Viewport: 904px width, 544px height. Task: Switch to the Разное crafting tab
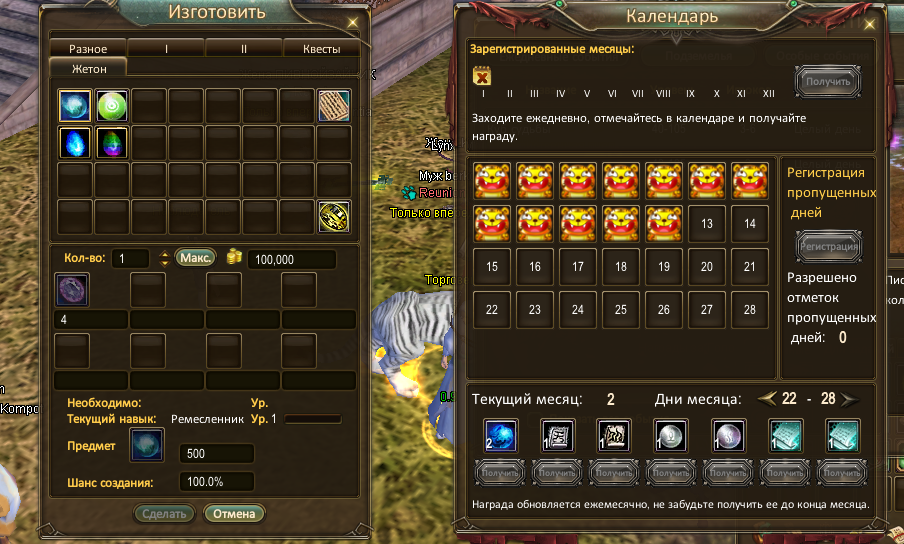(88, 48)
